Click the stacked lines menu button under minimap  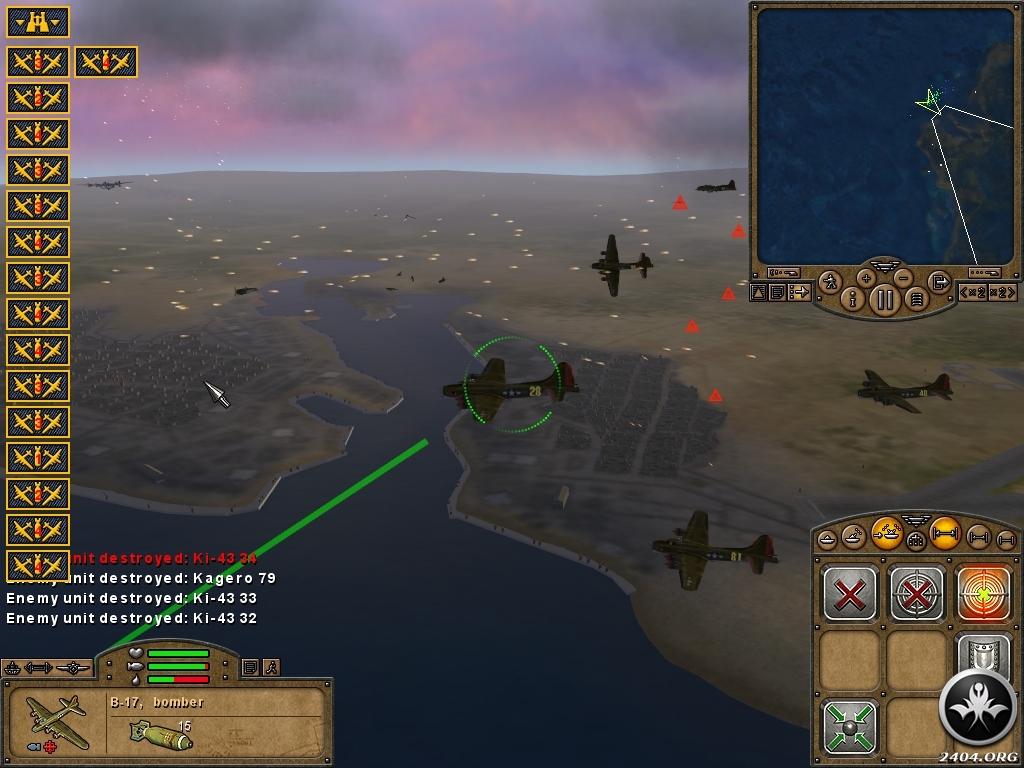(917, 298)
